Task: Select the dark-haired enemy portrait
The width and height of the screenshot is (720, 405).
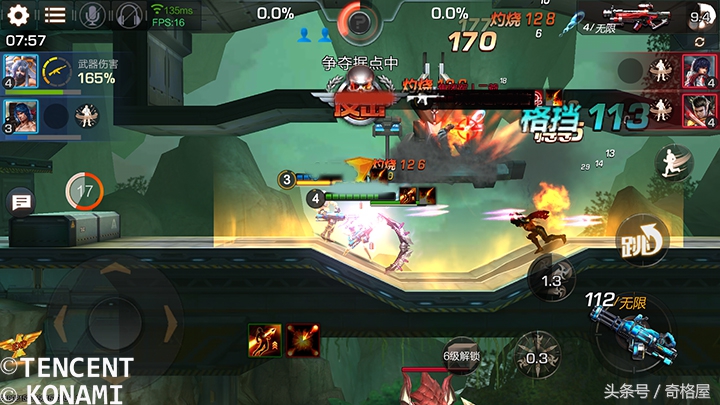Action: tap(696, 108)
